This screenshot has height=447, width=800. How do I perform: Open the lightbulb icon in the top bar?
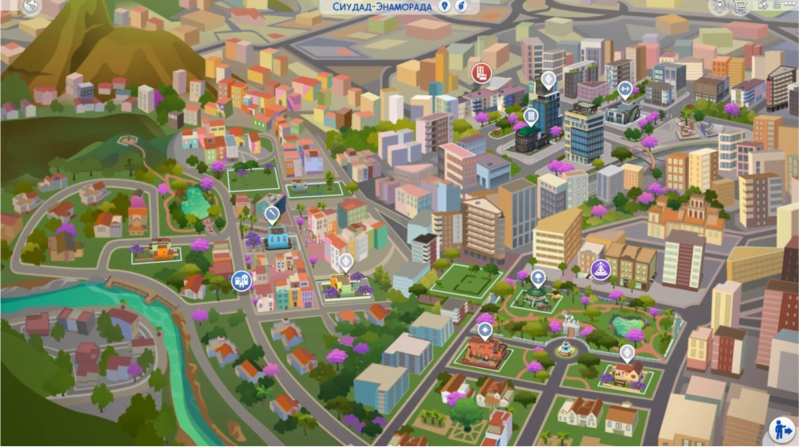723,6
